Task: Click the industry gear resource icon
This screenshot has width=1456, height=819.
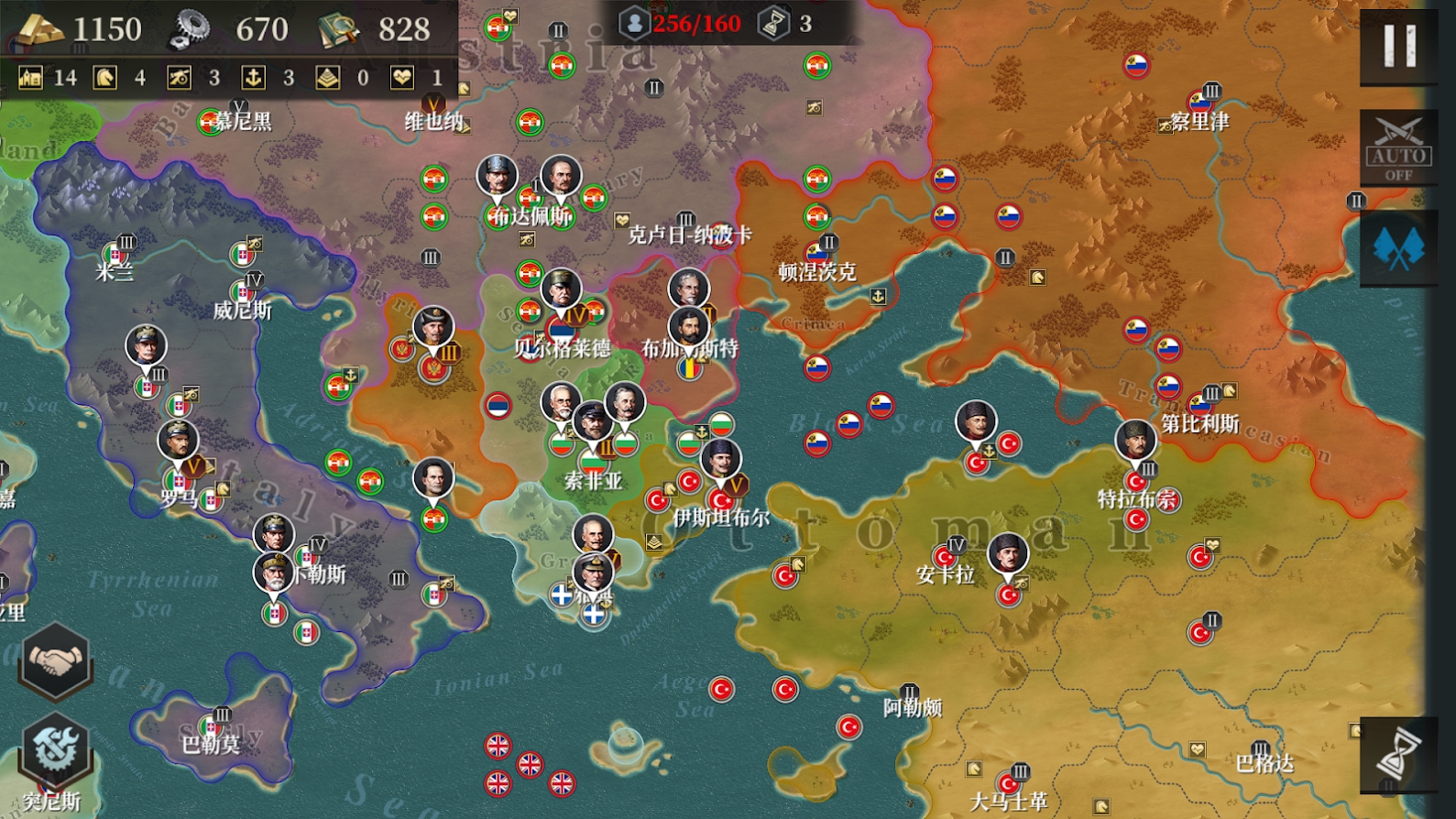Action: pyautogui.click(x=191, y=27)
